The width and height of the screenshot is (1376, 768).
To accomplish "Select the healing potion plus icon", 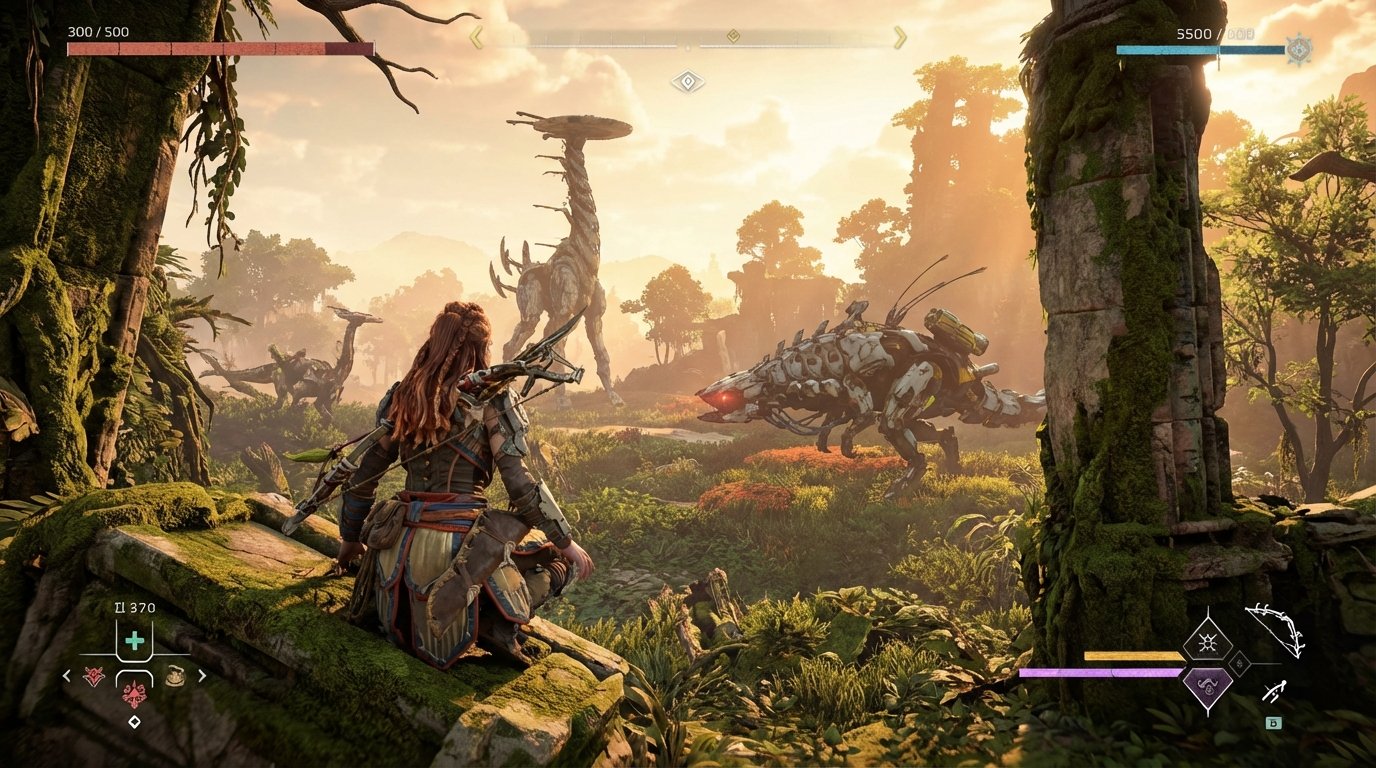I will pos(135,641).
